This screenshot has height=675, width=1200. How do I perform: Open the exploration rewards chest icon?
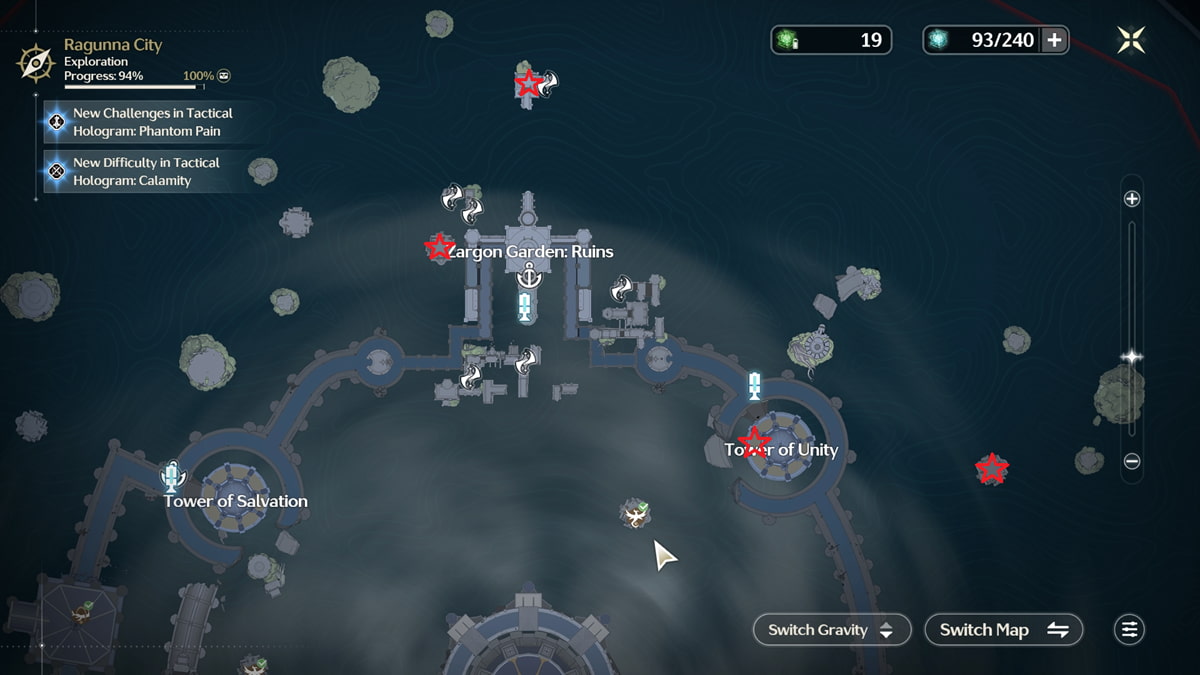pyautogui.click(x=225, y=76)
